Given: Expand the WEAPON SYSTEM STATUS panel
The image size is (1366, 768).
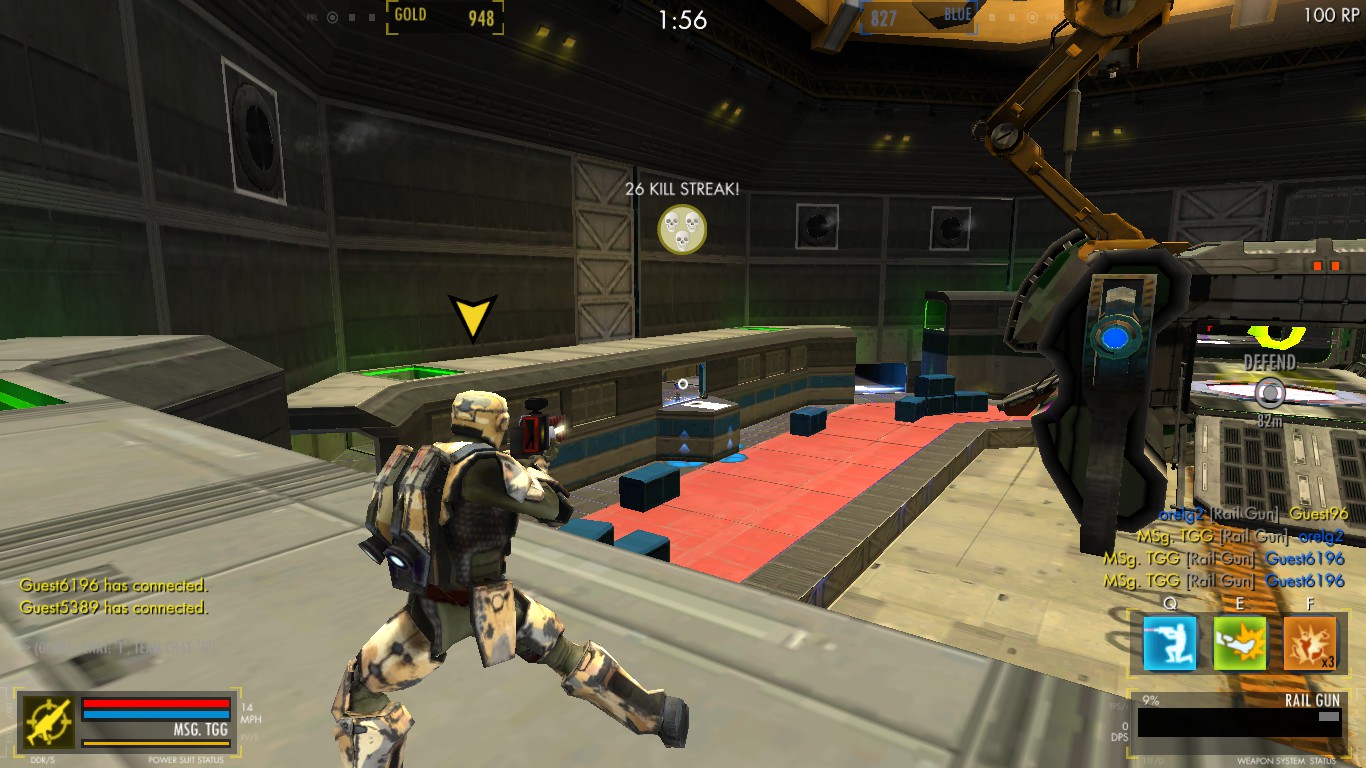Looking at the screenshot, I should [x=1289, y=759].
